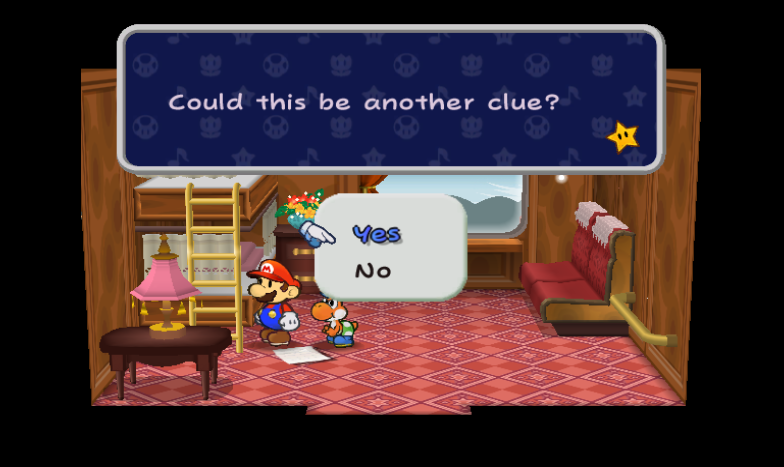This screenshot has width=784, height=467.
Task: Click the star to advance the dialogue
Action: click(x=624, y=136)
